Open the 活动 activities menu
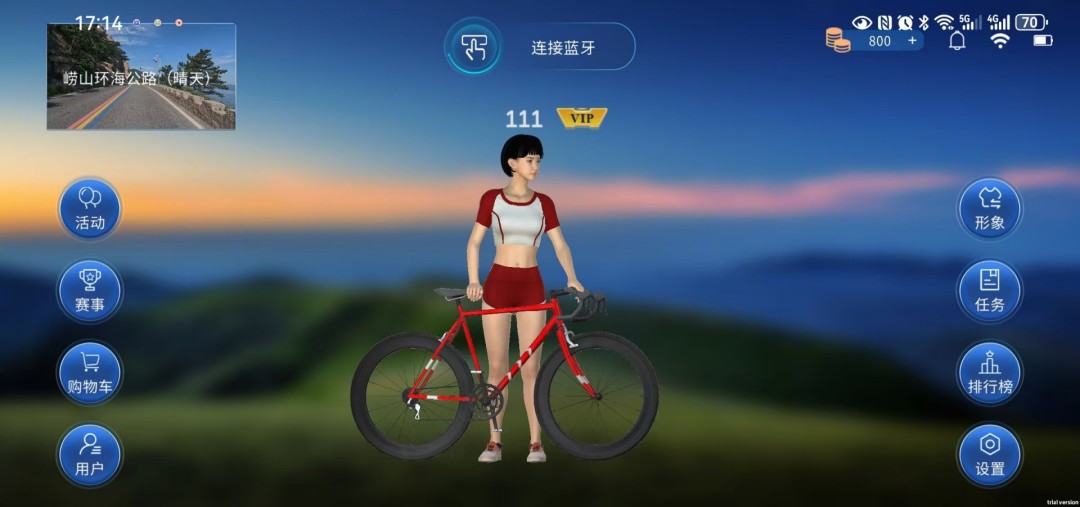The image size is (1080, 507). point(90,209)
